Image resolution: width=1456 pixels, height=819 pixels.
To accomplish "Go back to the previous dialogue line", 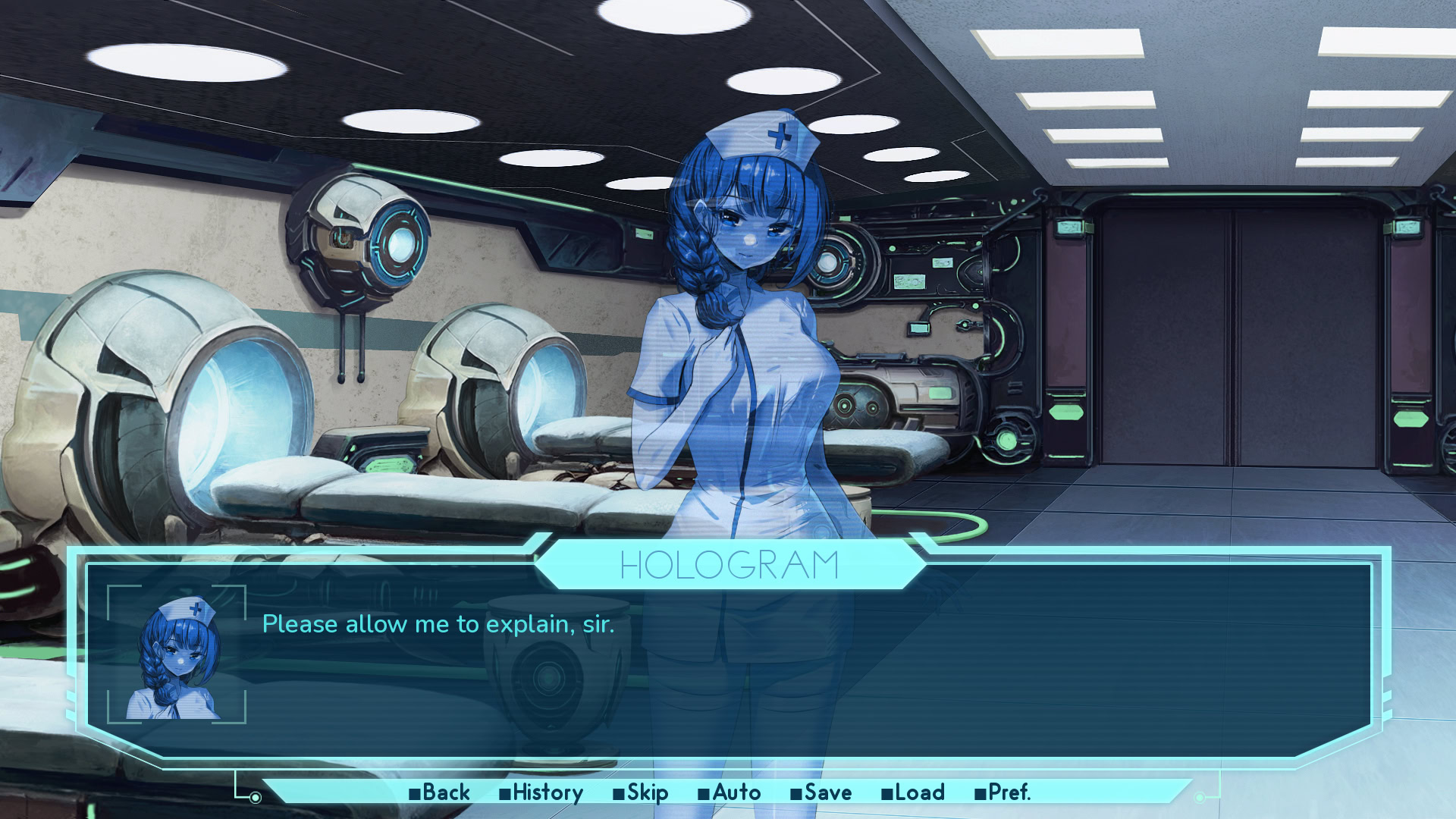I will click(440, 792).
